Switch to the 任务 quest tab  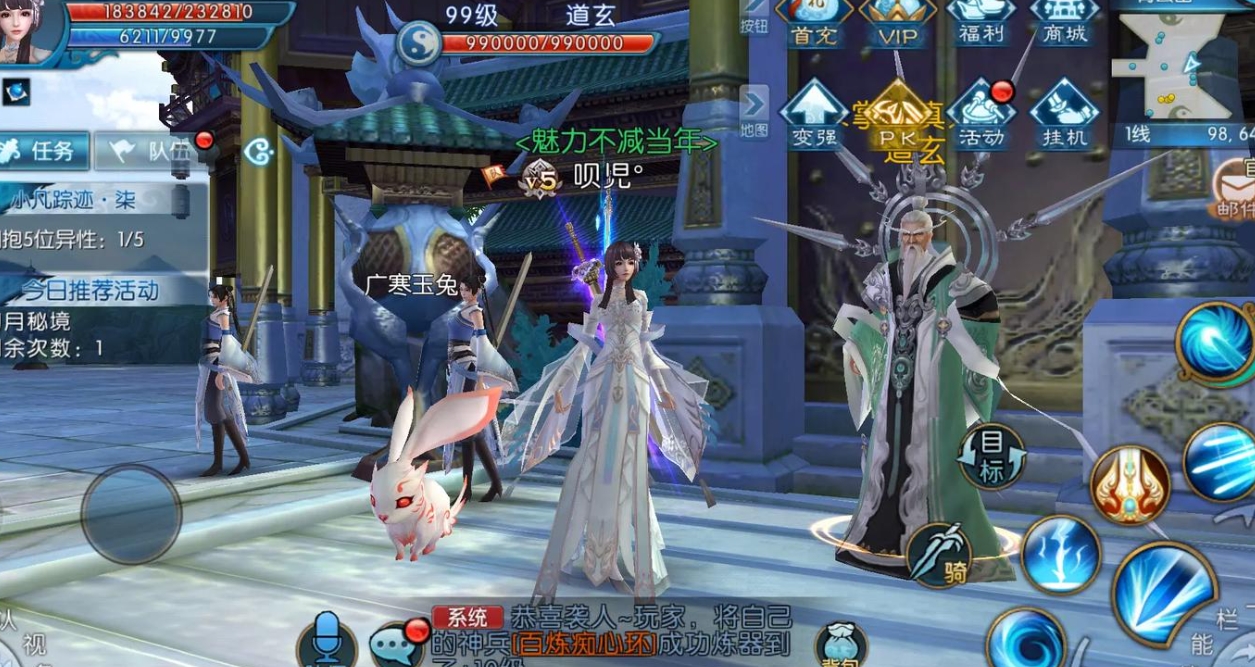[x=44, y=151]
